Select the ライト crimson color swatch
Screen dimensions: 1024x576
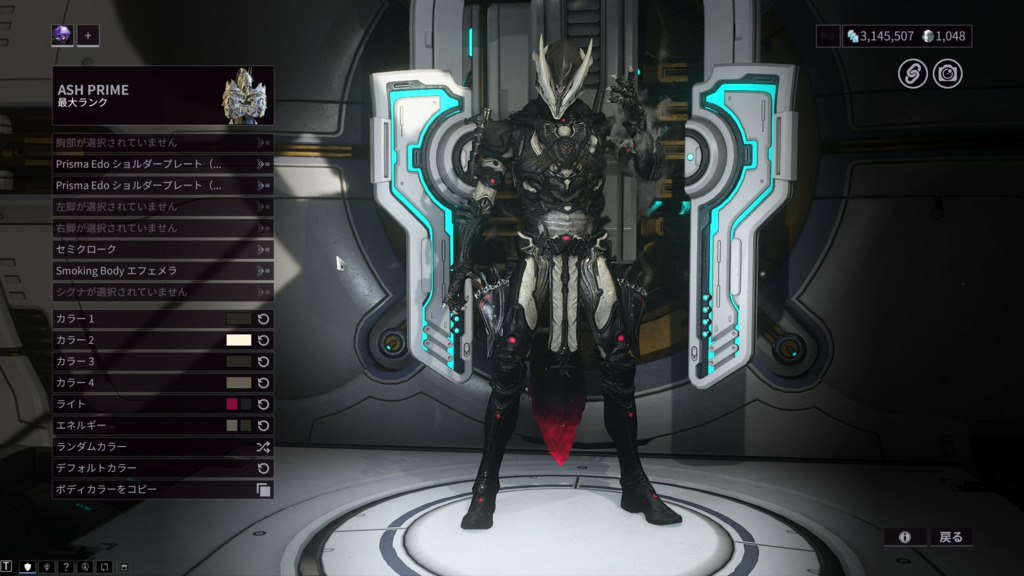[x=232, y=404]
